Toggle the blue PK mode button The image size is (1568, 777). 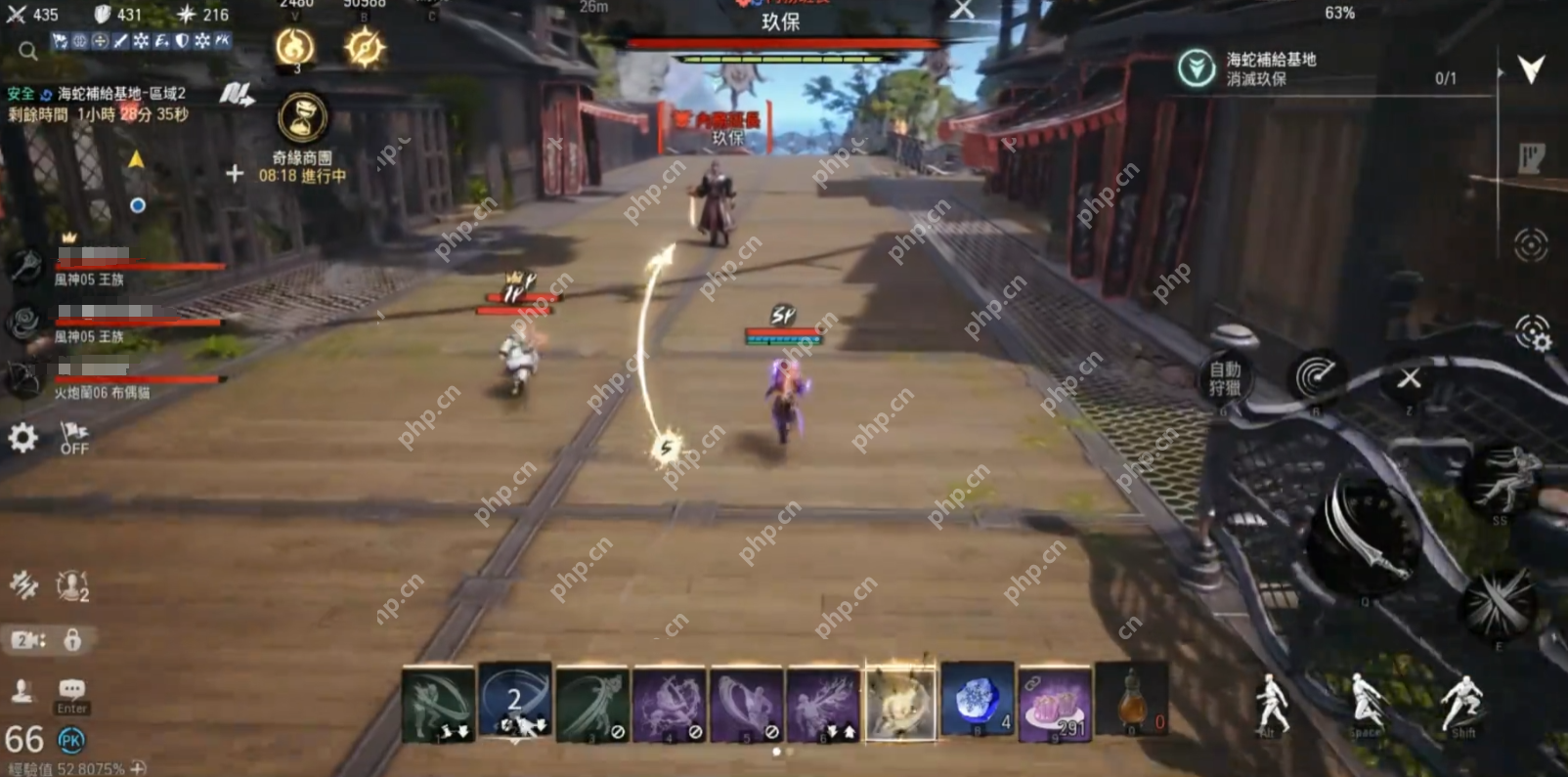71,741
